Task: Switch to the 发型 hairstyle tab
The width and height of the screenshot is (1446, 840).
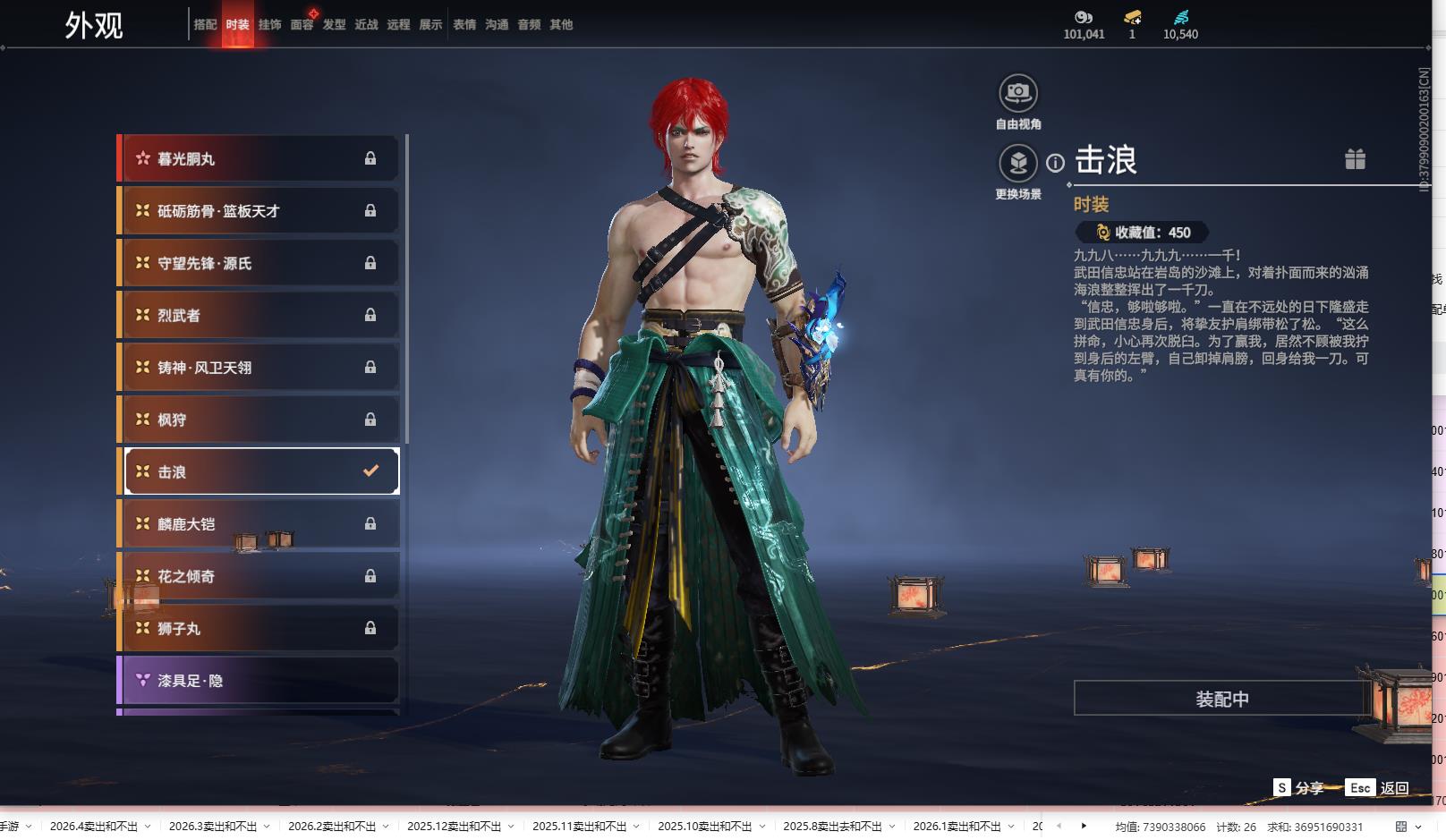Action: pyautogui.click(x=334, y=25)
